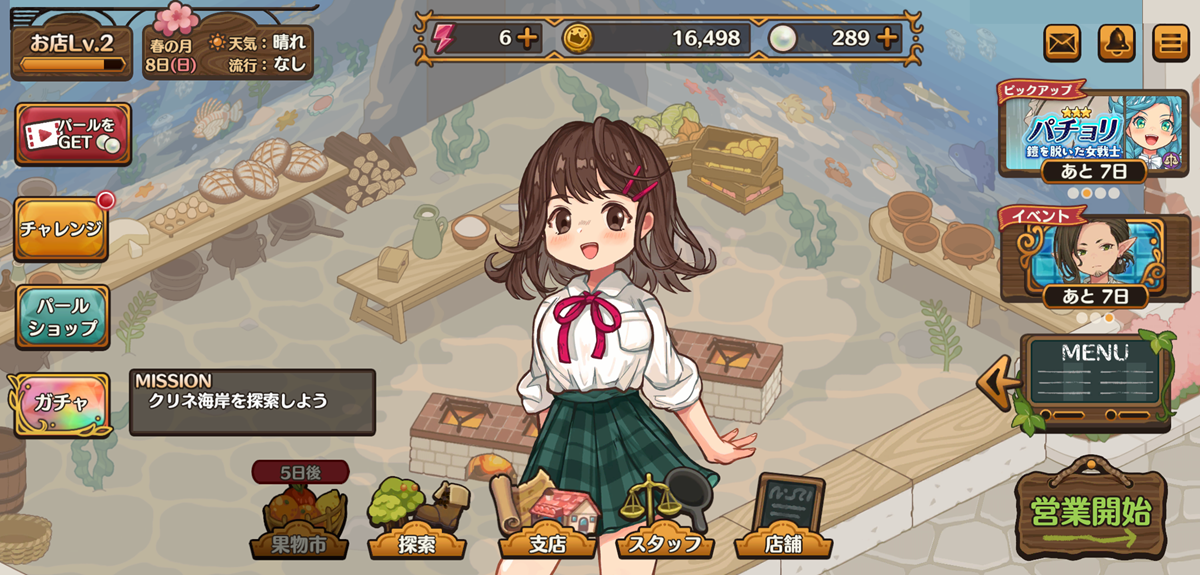Buy more pearls with the plus button
The height and width of the screenshot is (575, 1200).
pyautogui.click(x=887, y=39)
